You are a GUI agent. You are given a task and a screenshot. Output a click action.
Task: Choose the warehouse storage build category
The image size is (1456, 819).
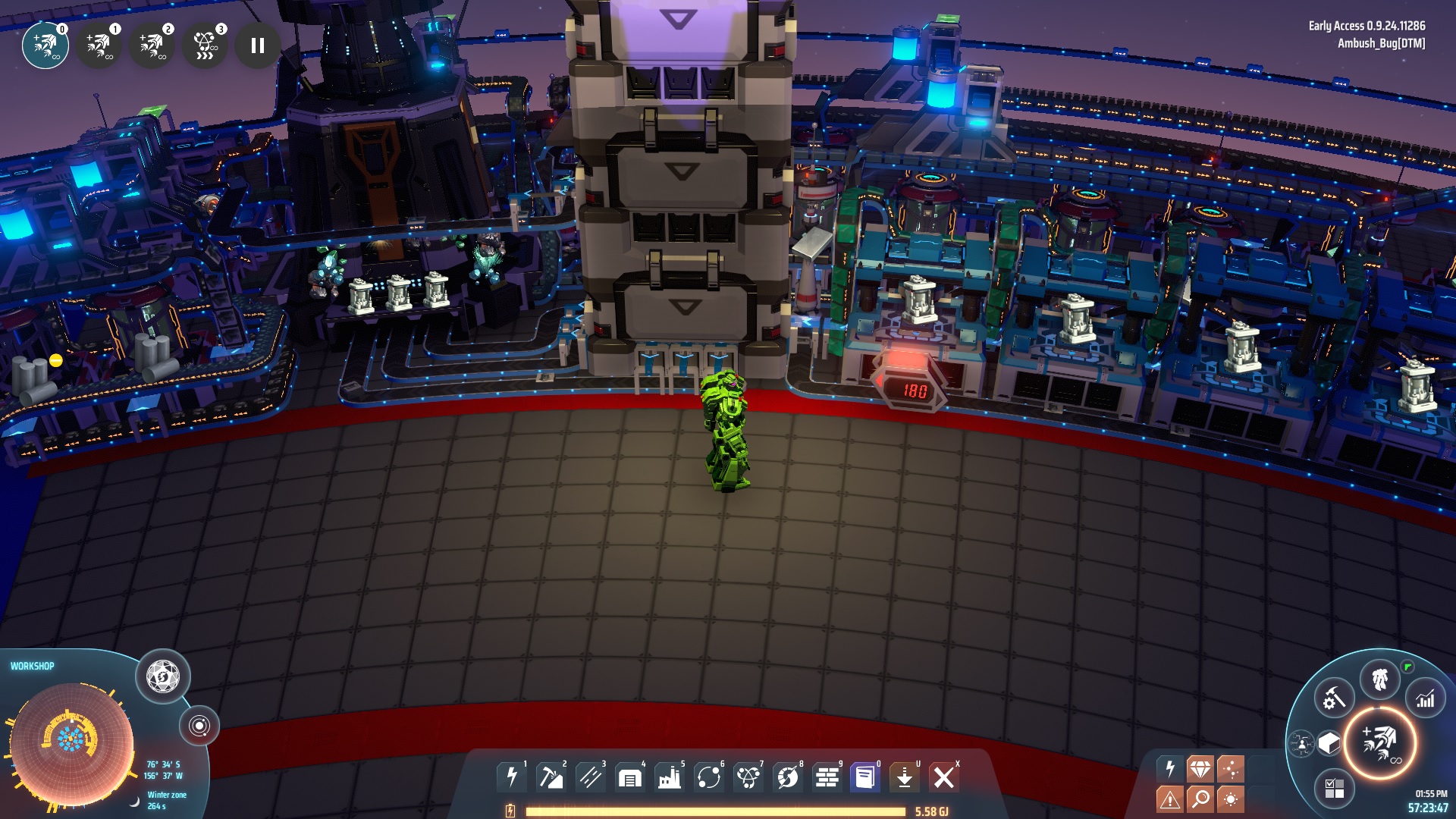[630, 777]
